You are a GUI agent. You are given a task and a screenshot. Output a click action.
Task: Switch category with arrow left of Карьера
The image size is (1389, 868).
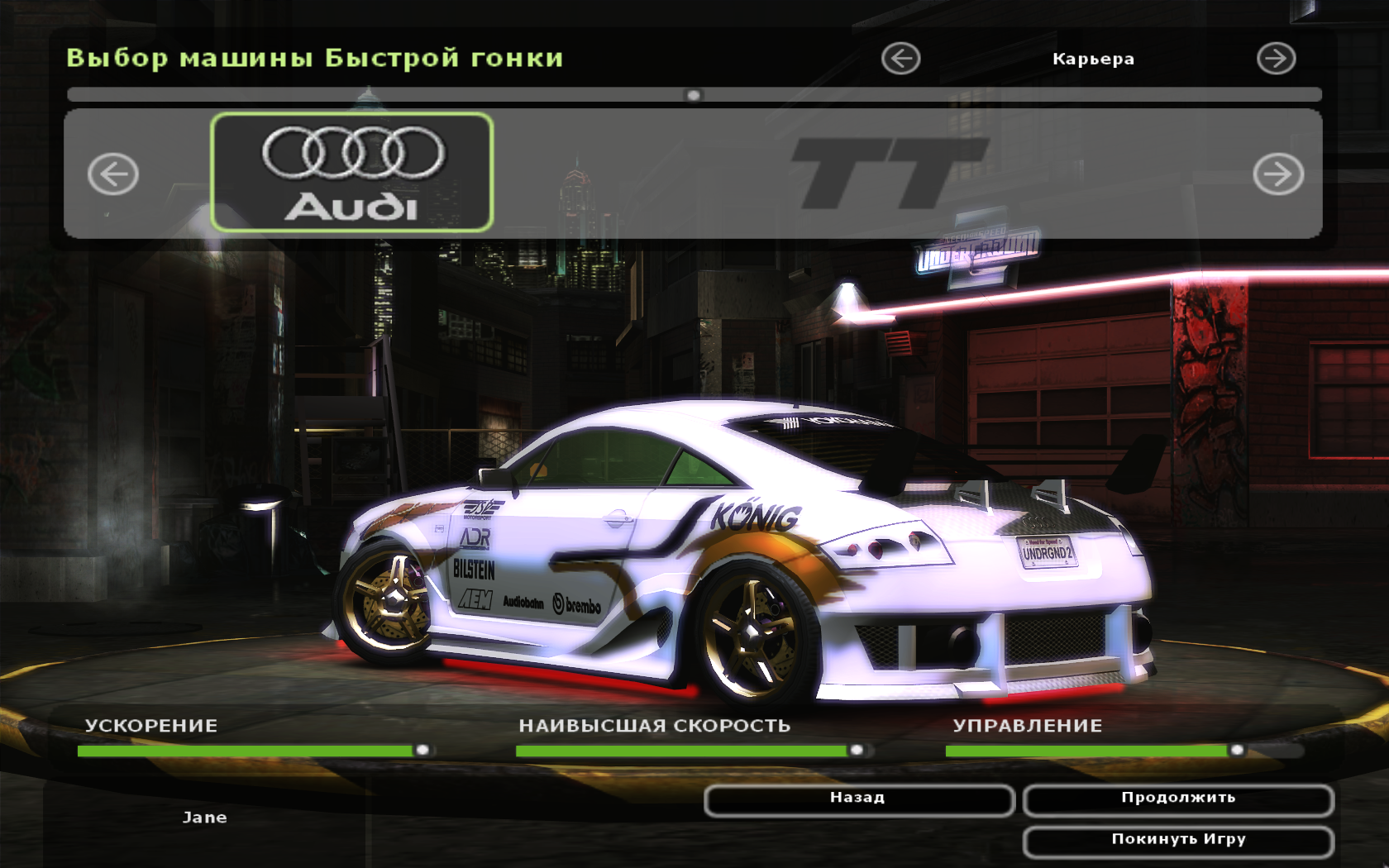900,59
